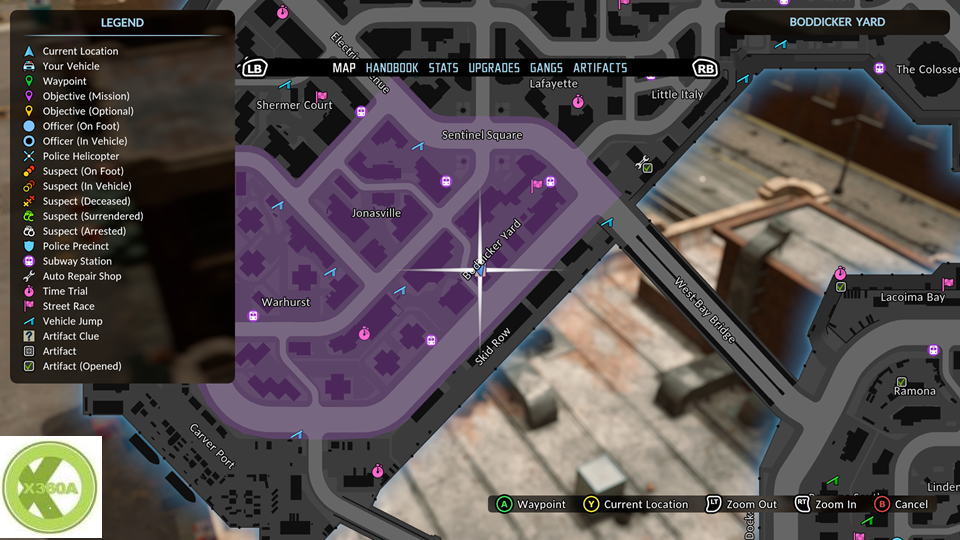
Task: Select the Subway Station legend entry
Action: coord(77,261)
